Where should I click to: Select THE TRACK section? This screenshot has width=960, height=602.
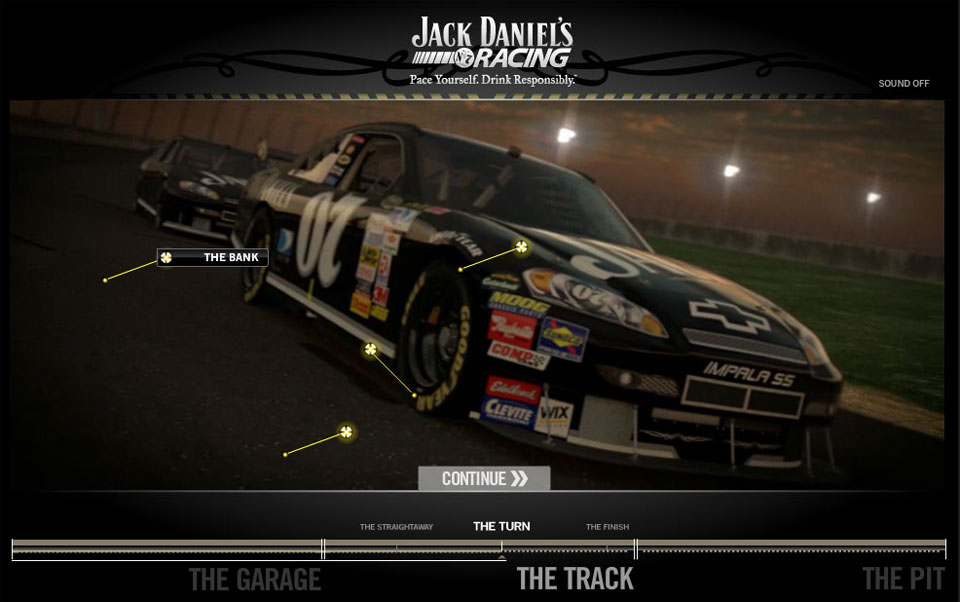tap(575, 579)
